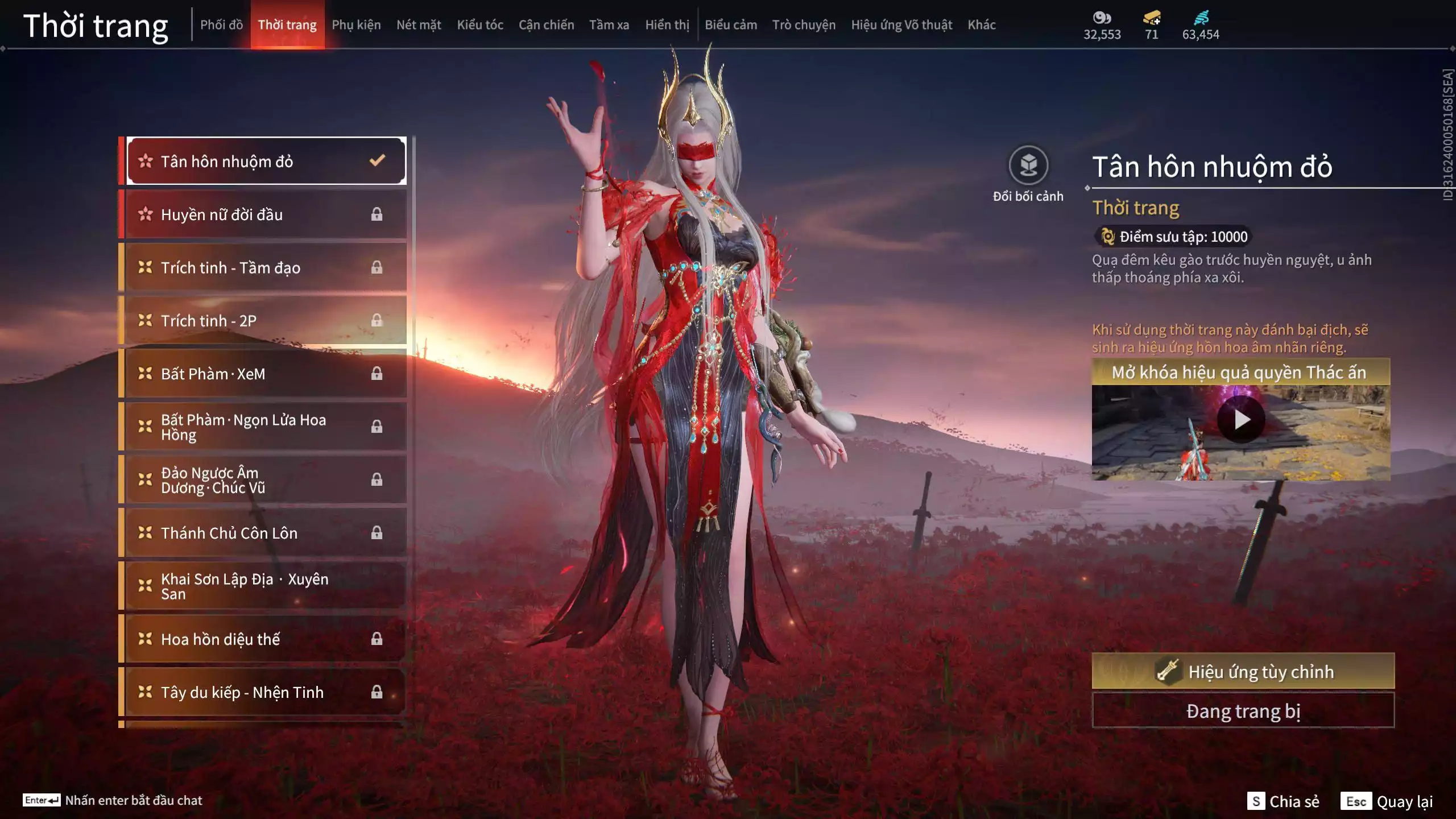Open the Phụ kiện tab

click(x=356, y=25)
